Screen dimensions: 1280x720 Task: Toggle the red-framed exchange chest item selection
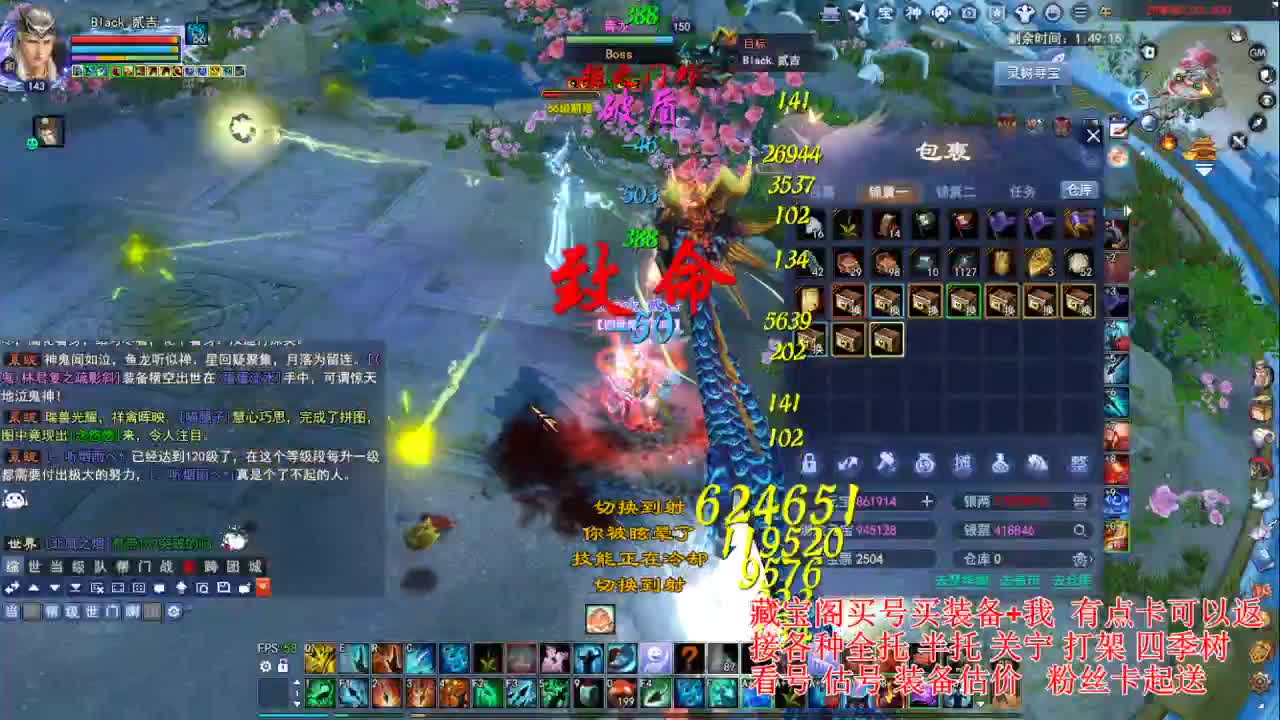[850, 300]
